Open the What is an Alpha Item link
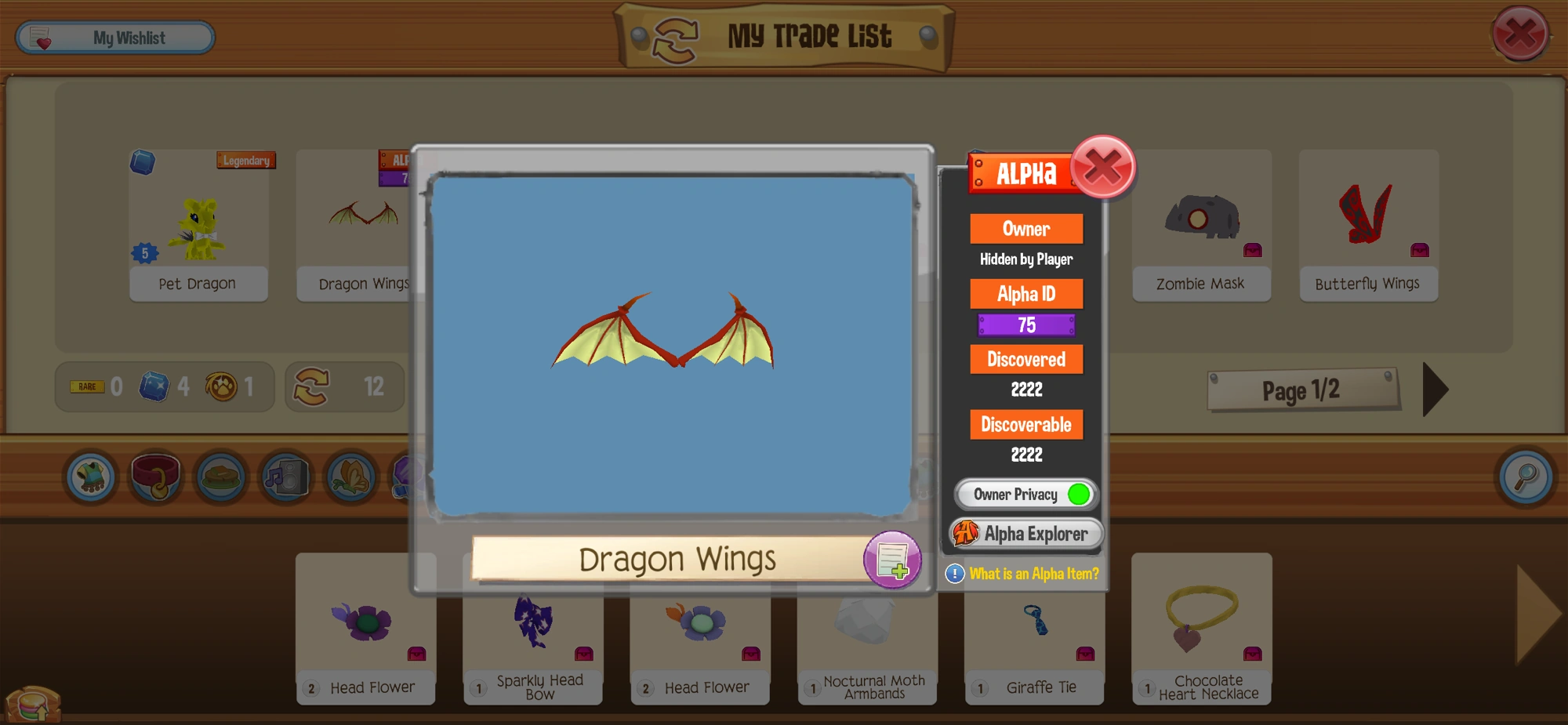1568x725 pixels. pos(1033,574)
